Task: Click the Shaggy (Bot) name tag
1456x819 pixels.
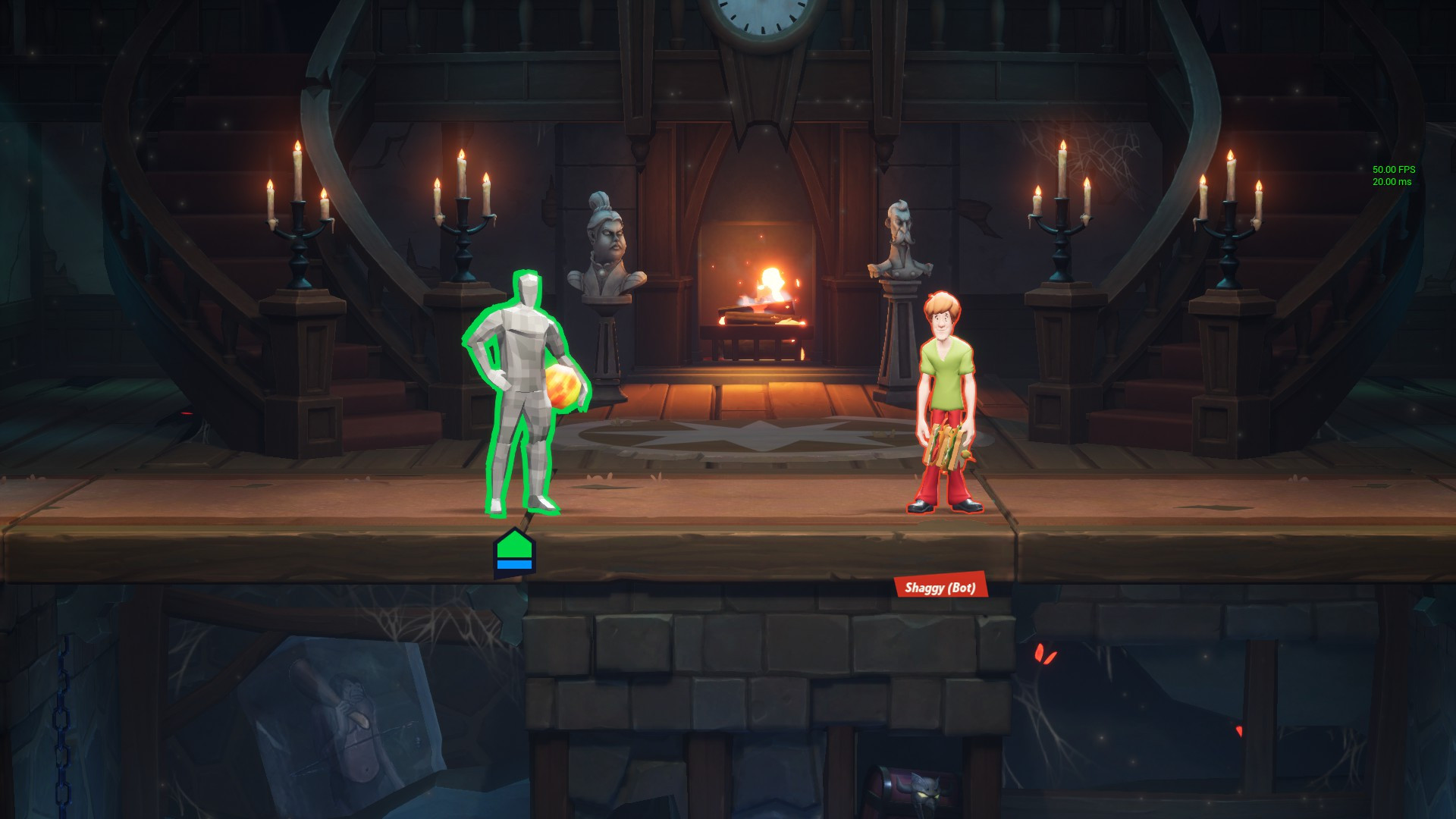Action: pyautogui.click(x=940, y=587)
